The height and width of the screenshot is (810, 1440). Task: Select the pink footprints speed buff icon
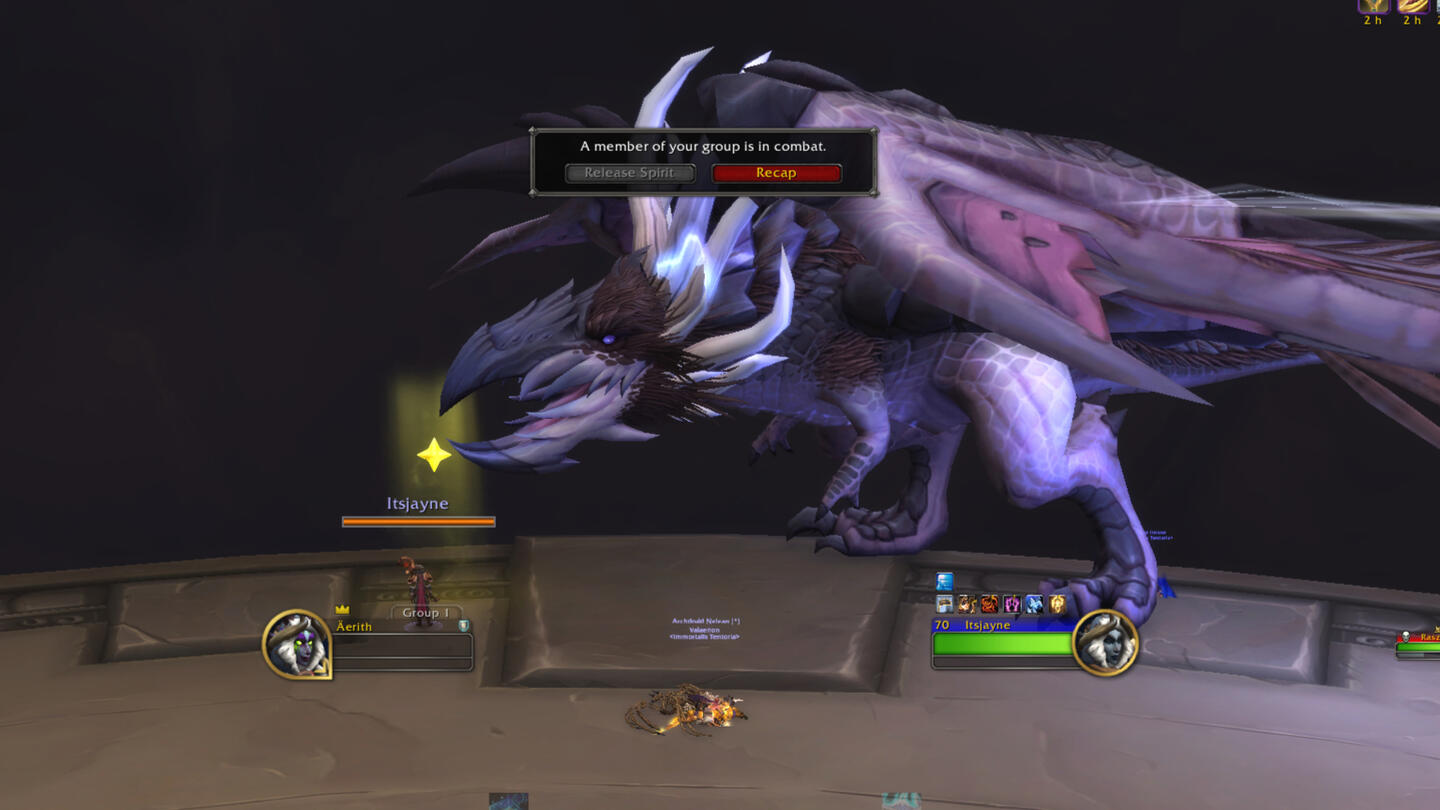coord(1011,604)
